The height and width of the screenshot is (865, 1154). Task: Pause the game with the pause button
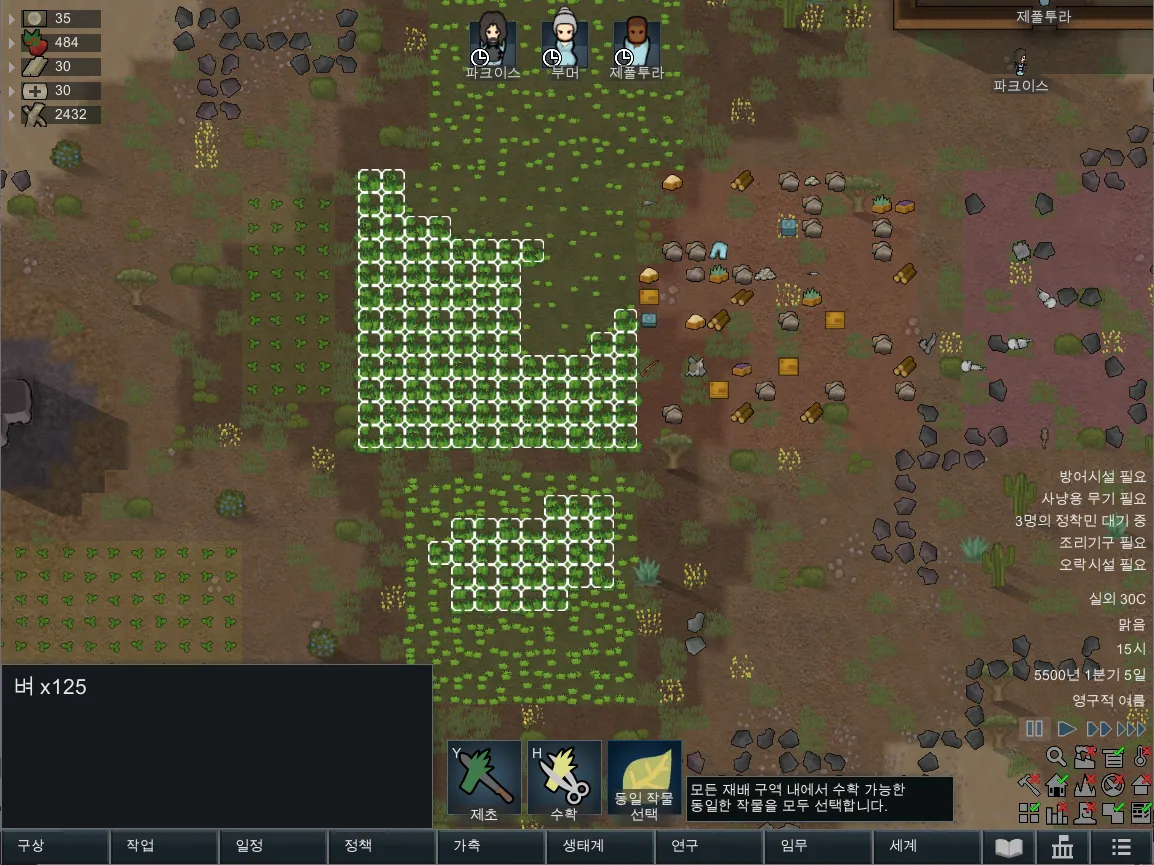point(1035,729)
